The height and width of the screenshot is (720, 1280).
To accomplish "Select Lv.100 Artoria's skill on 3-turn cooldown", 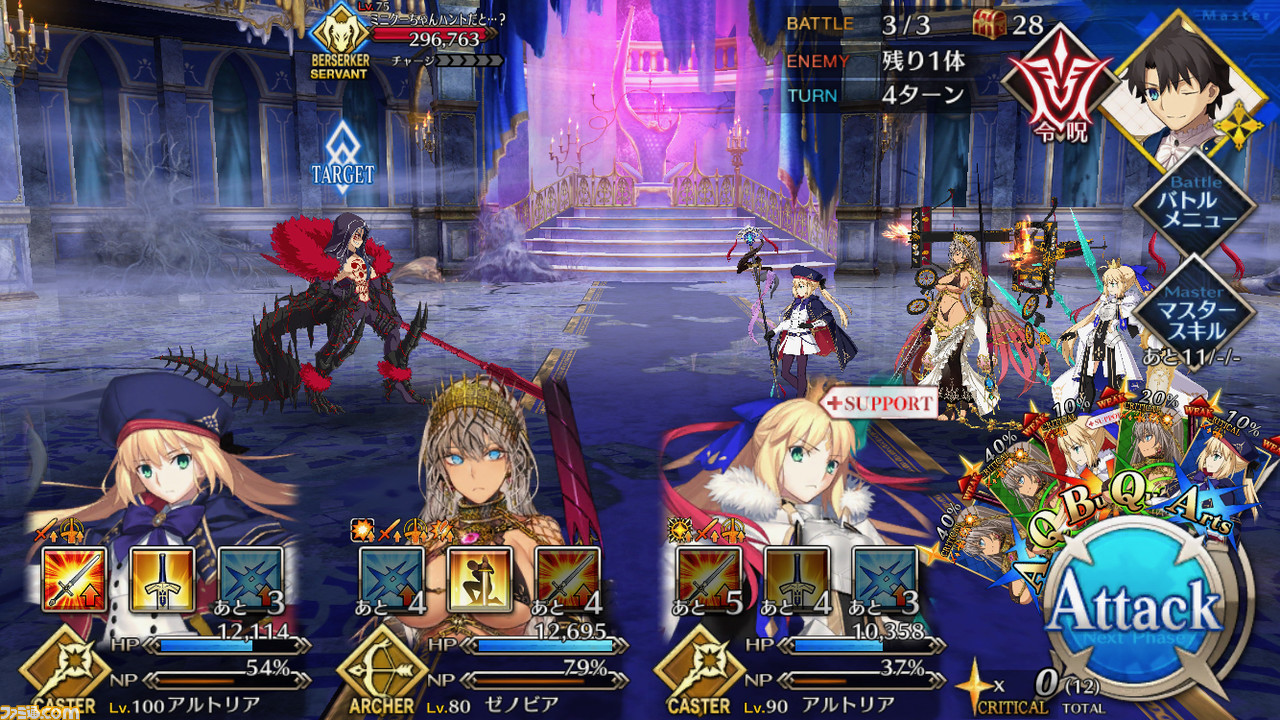I will 250,579.
